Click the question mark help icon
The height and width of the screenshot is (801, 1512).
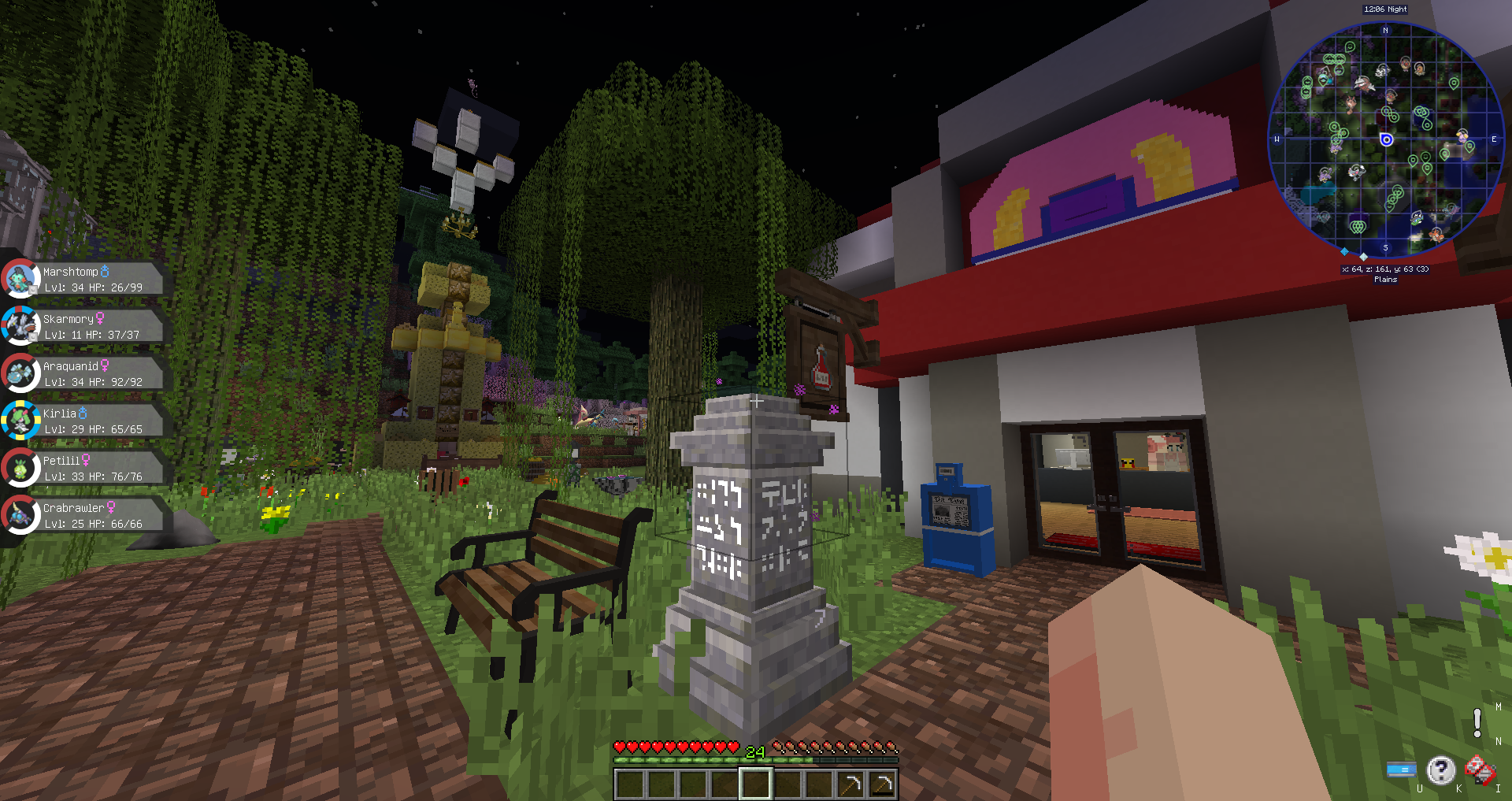pyautogui.click(x=1441, y=769)
